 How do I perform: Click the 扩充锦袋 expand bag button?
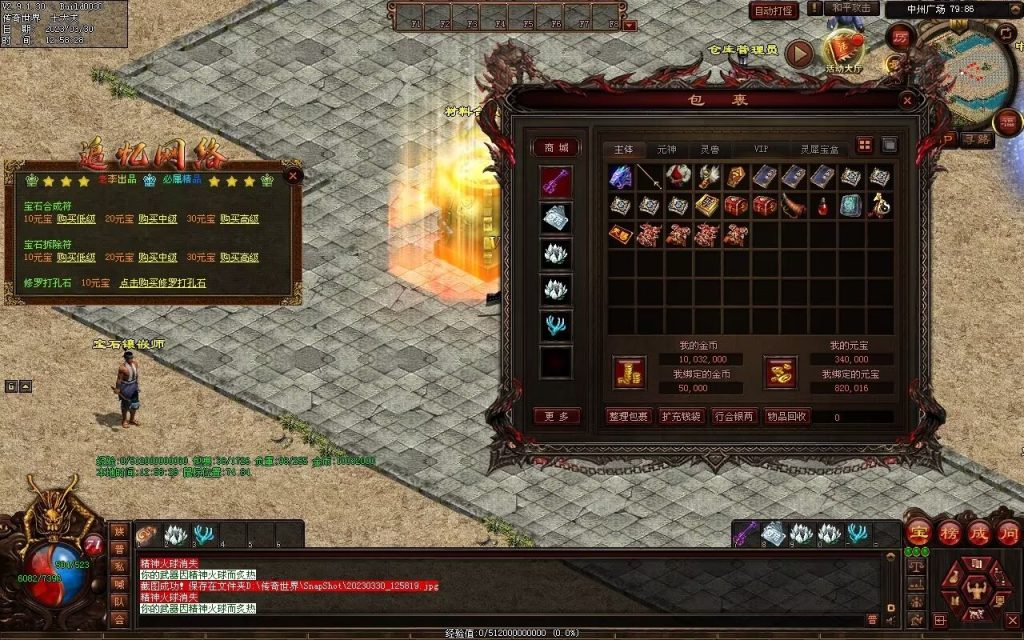681,416
